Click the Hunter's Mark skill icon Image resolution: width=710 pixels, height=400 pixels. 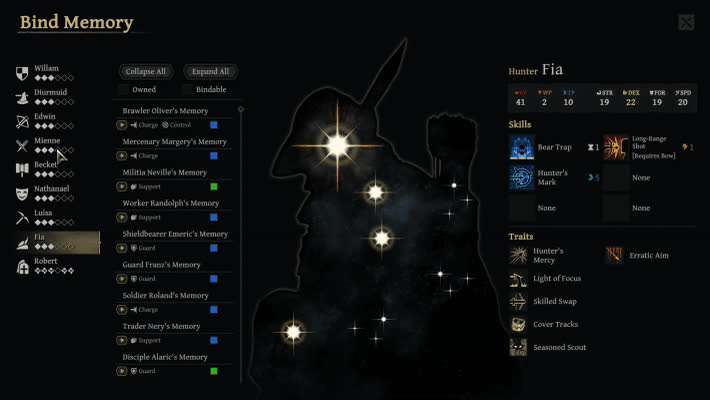522,177
